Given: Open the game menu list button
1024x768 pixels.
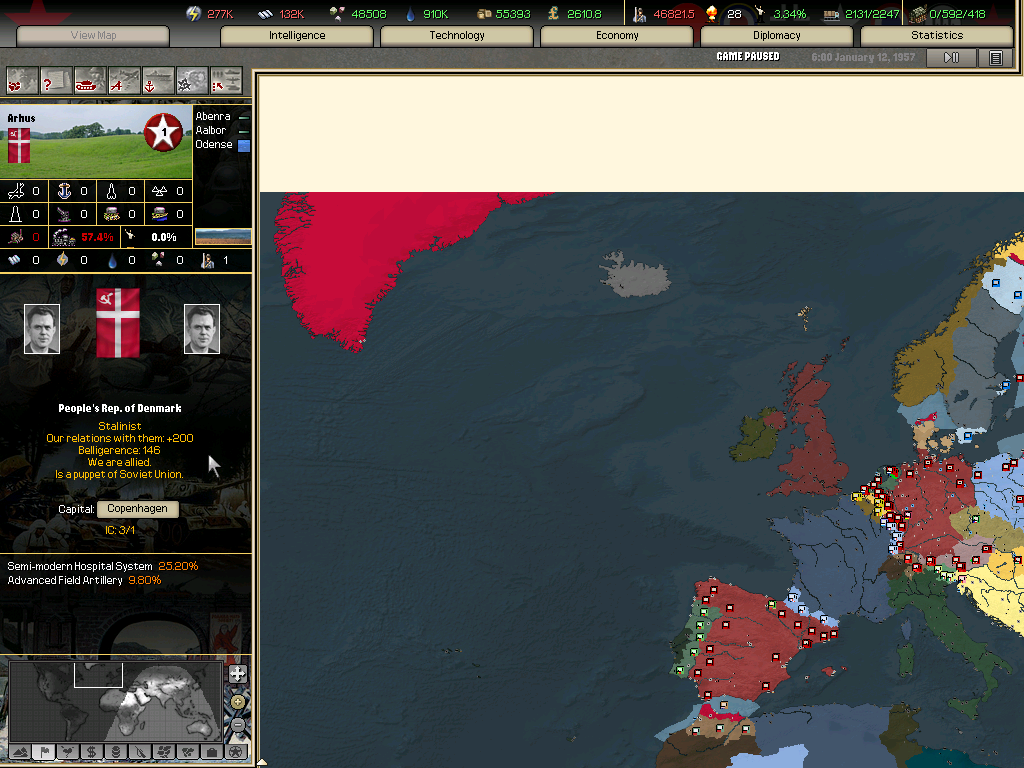Looking at the screenshot, I should point(995,58).
